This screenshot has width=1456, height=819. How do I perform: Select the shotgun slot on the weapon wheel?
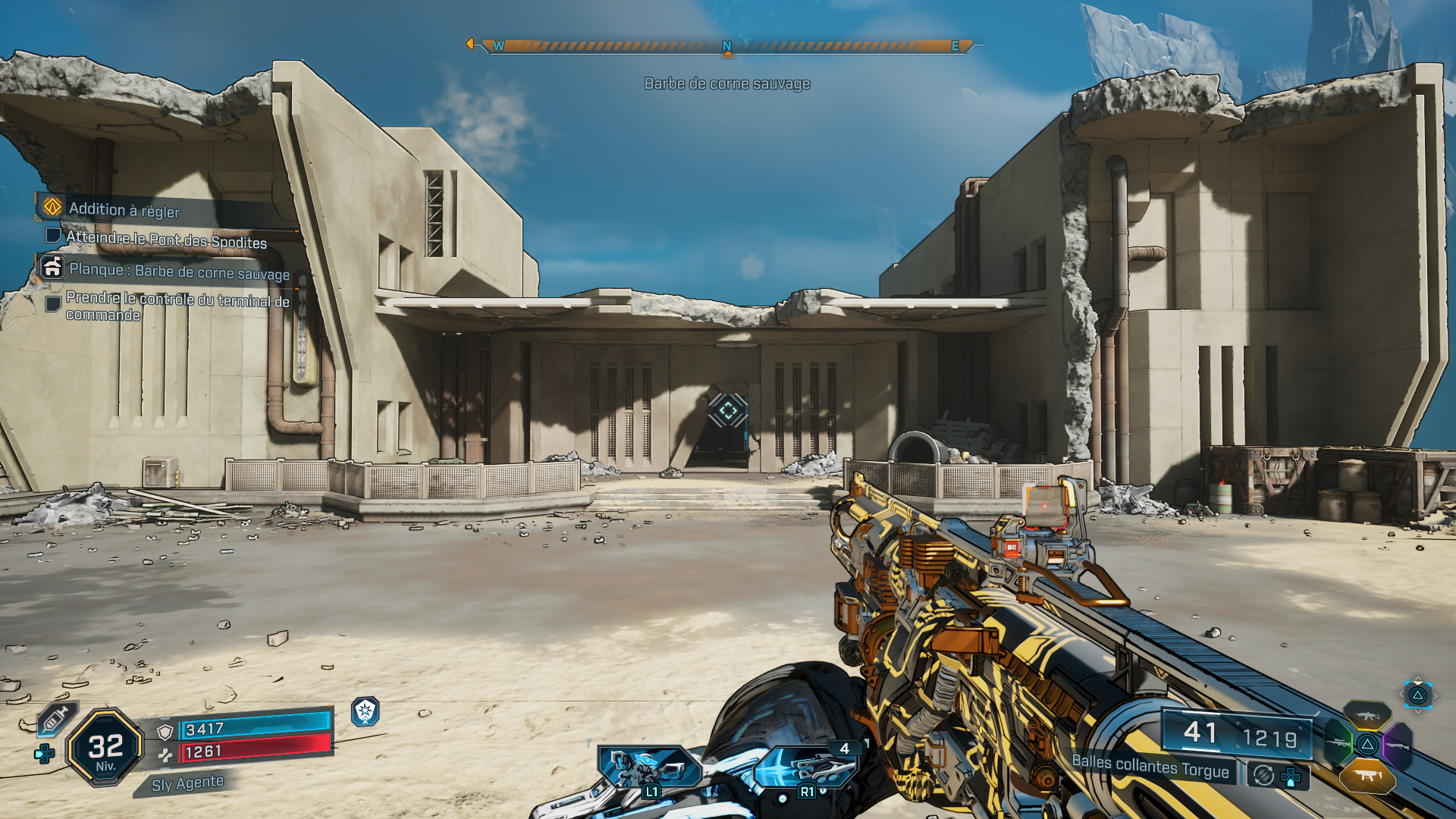1398,745
